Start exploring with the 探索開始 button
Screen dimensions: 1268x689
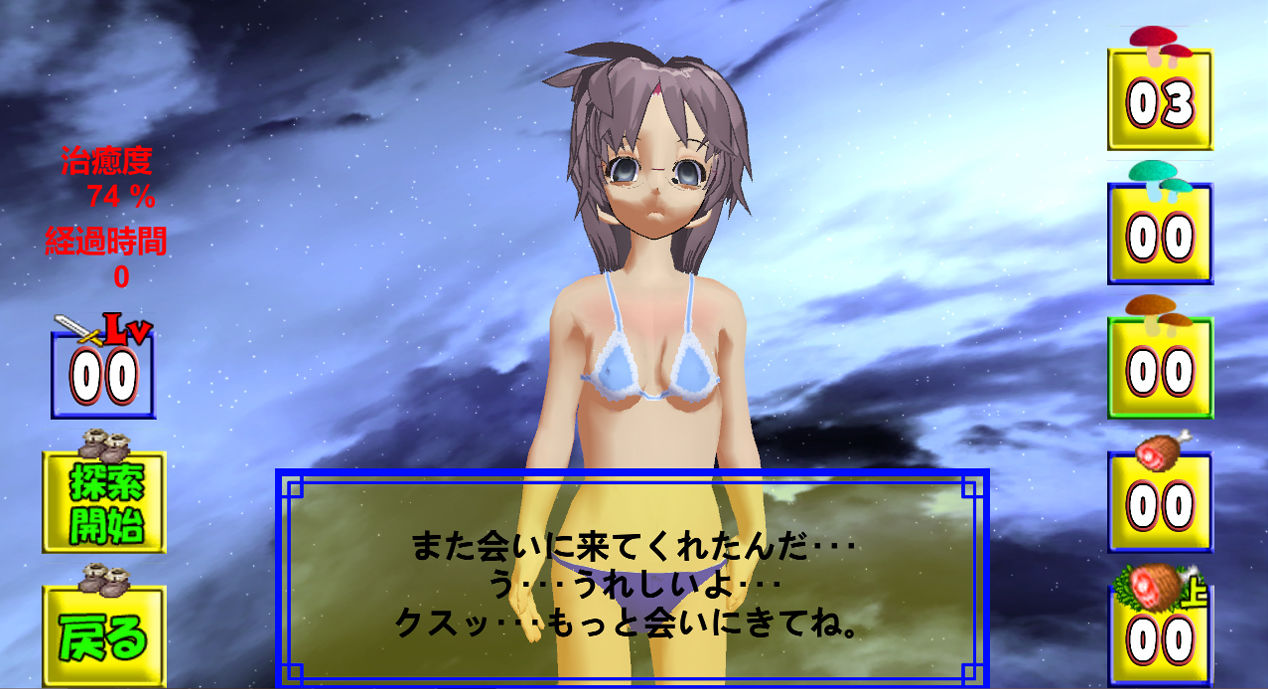coord(104,502)
